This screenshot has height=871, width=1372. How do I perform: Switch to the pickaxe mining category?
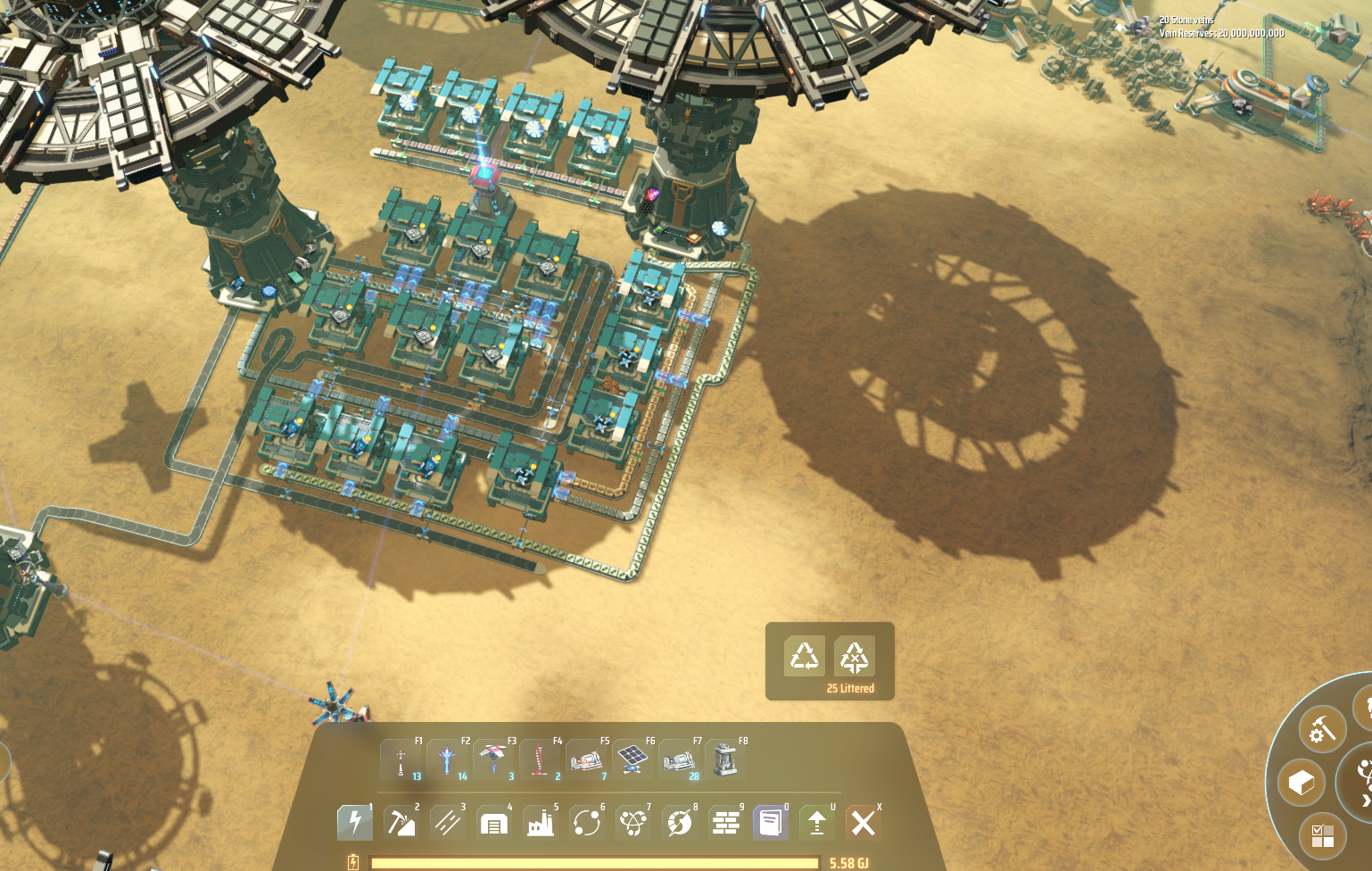click(401, 822)
